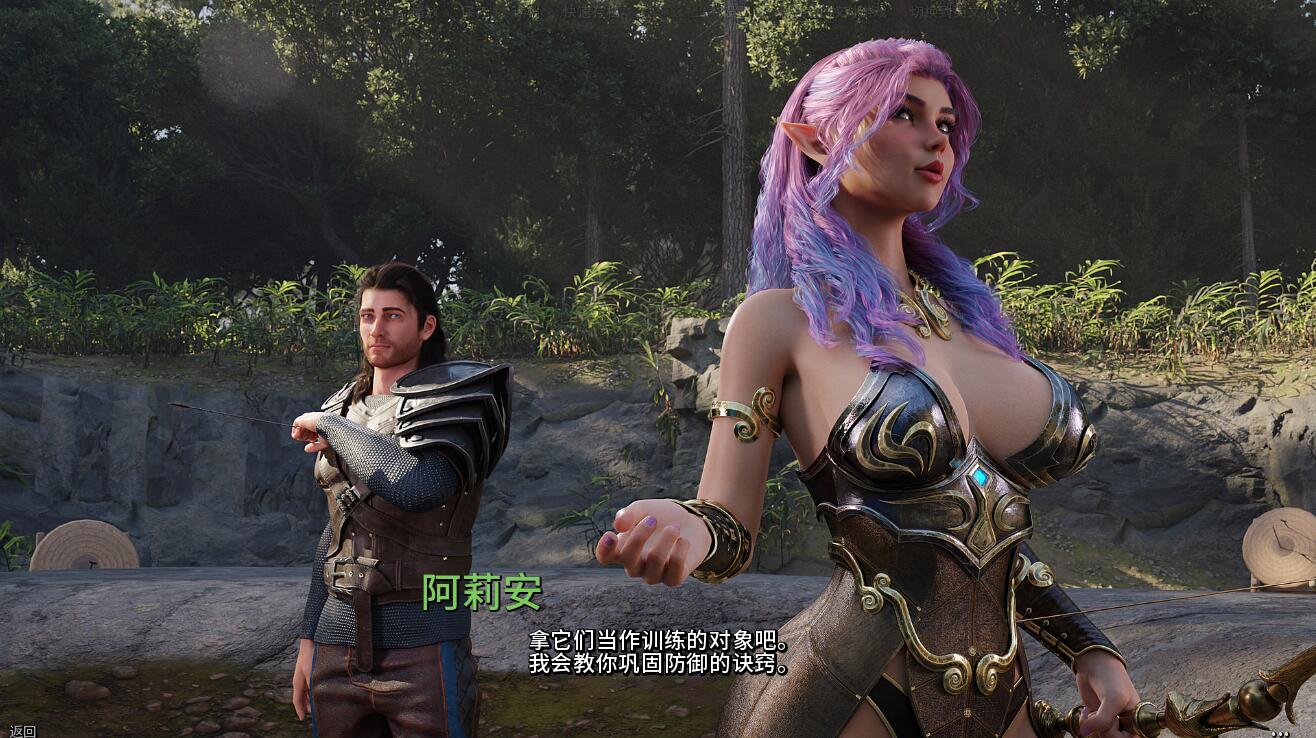This screenshot has height=738, width=1316.
Task: Click the three-dot icon to open game settings
Action: pyautogui.click(x=1281, y=734)
